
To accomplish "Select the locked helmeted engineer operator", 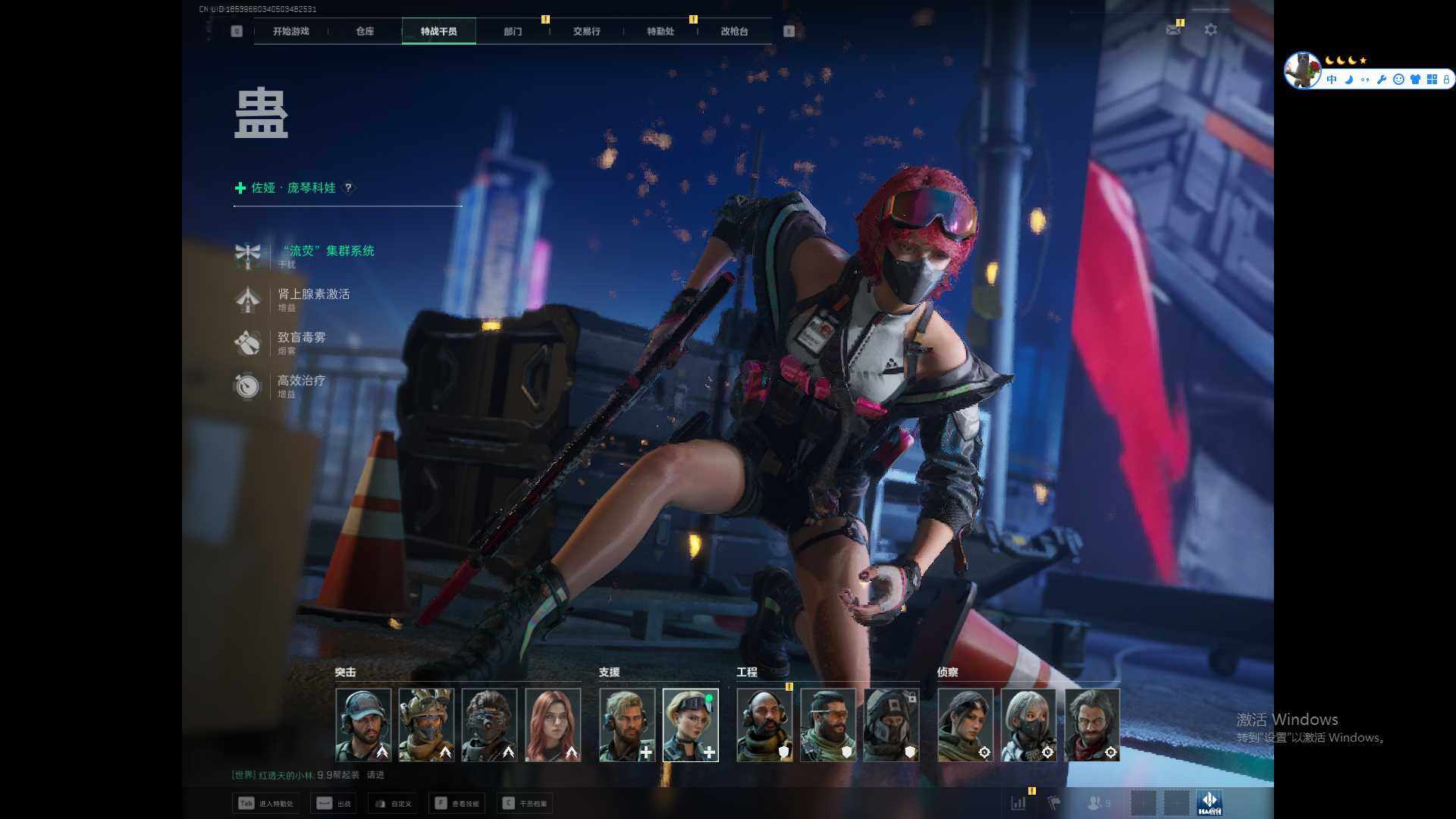I will [891, 724].
